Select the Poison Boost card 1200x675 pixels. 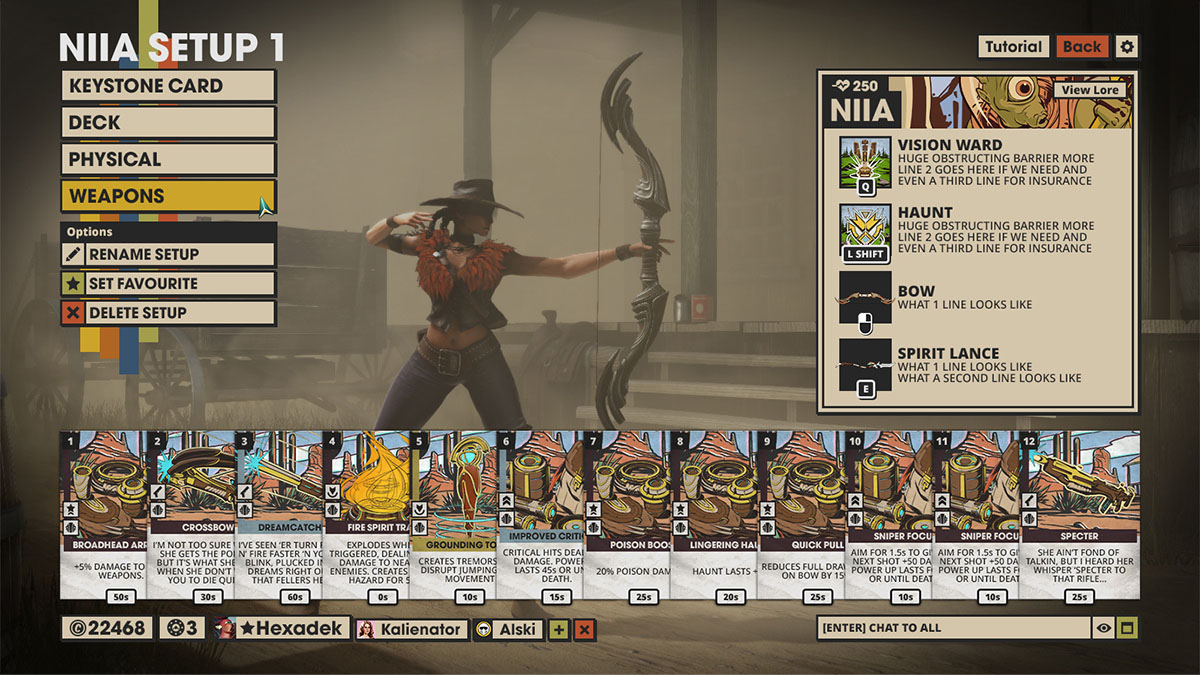click(627, 515)
